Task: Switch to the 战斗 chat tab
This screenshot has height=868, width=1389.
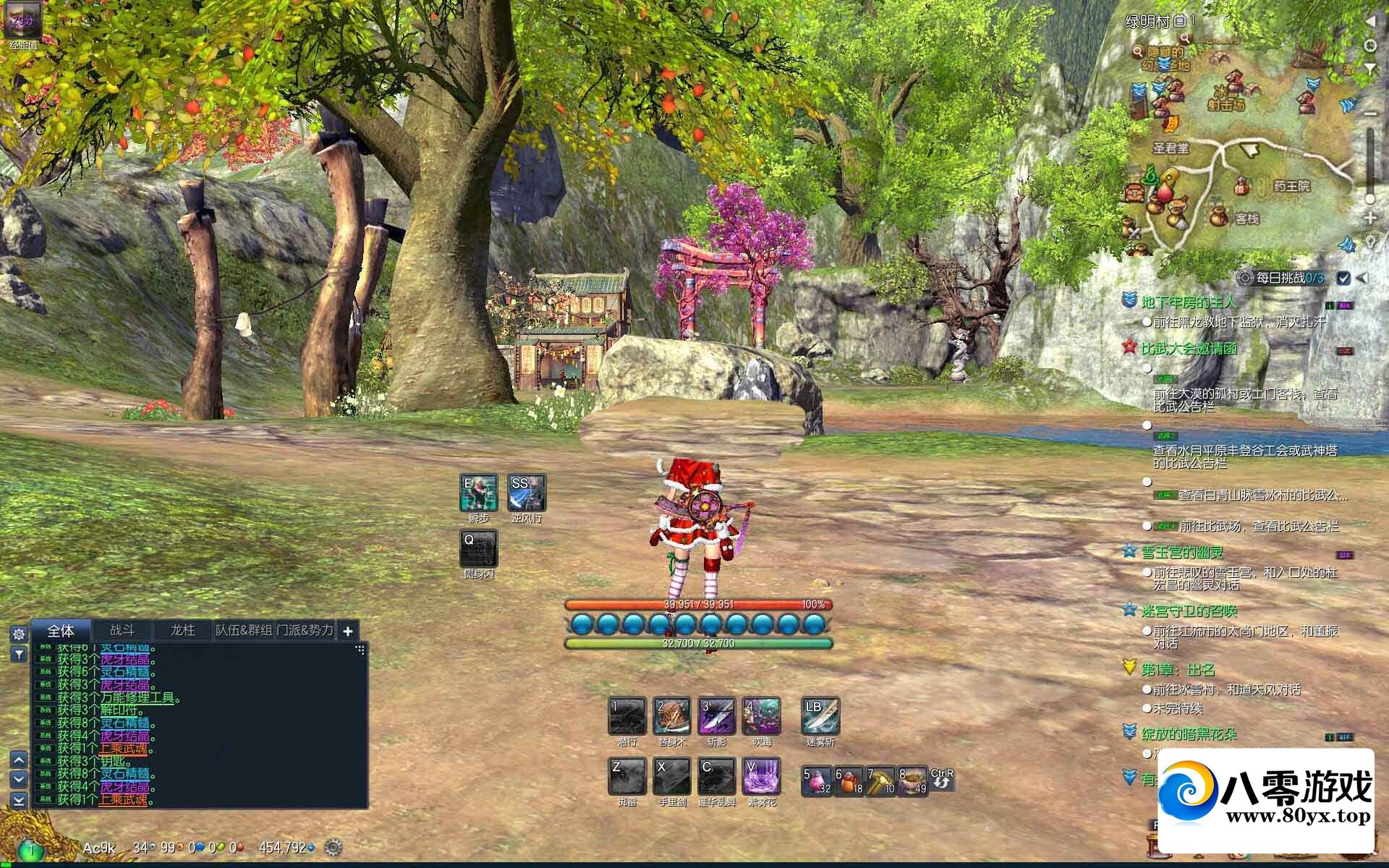Action: click(122, 630)
